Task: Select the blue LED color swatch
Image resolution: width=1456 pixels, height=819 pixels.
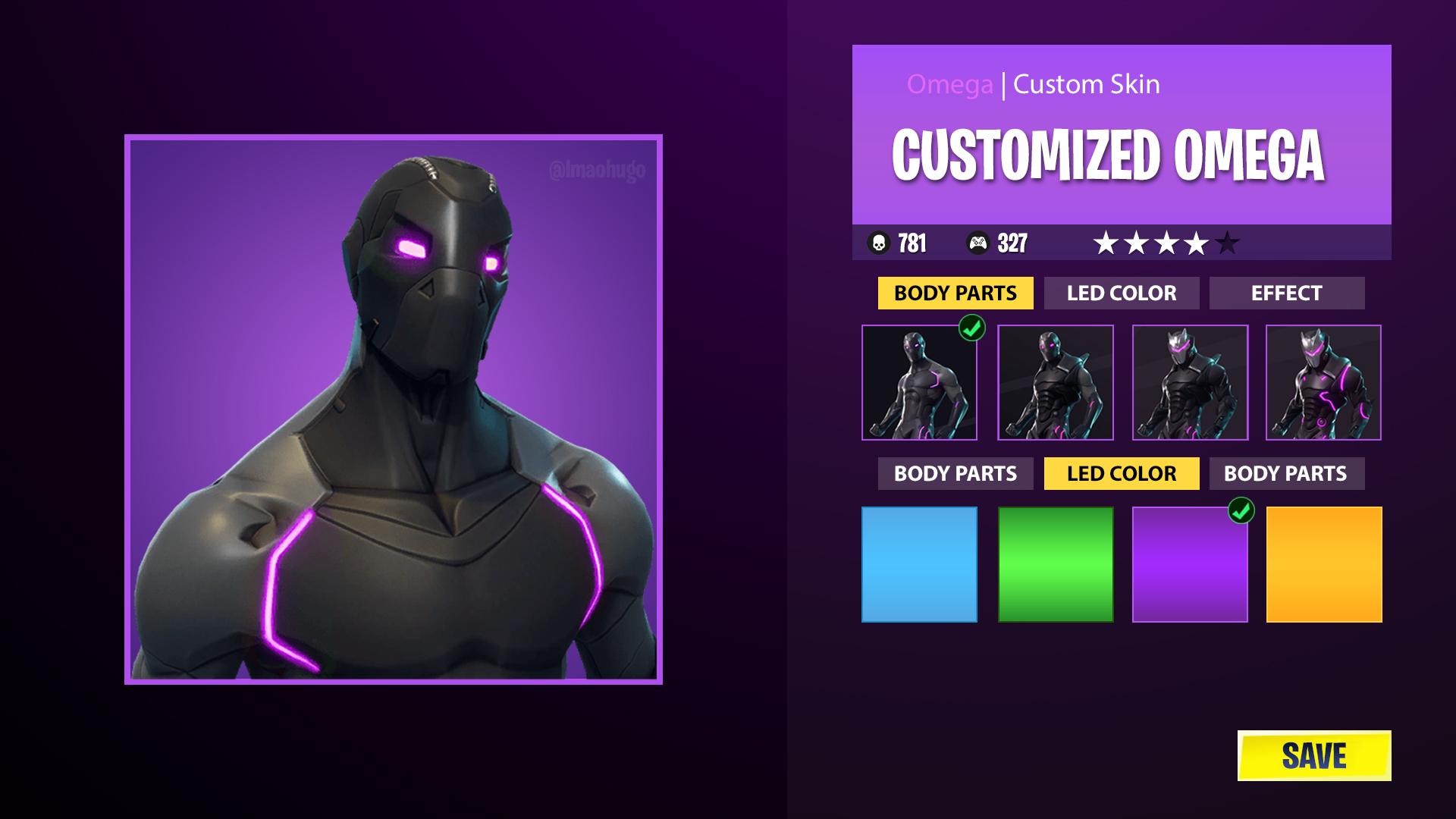Action: [x=920, y=565]
